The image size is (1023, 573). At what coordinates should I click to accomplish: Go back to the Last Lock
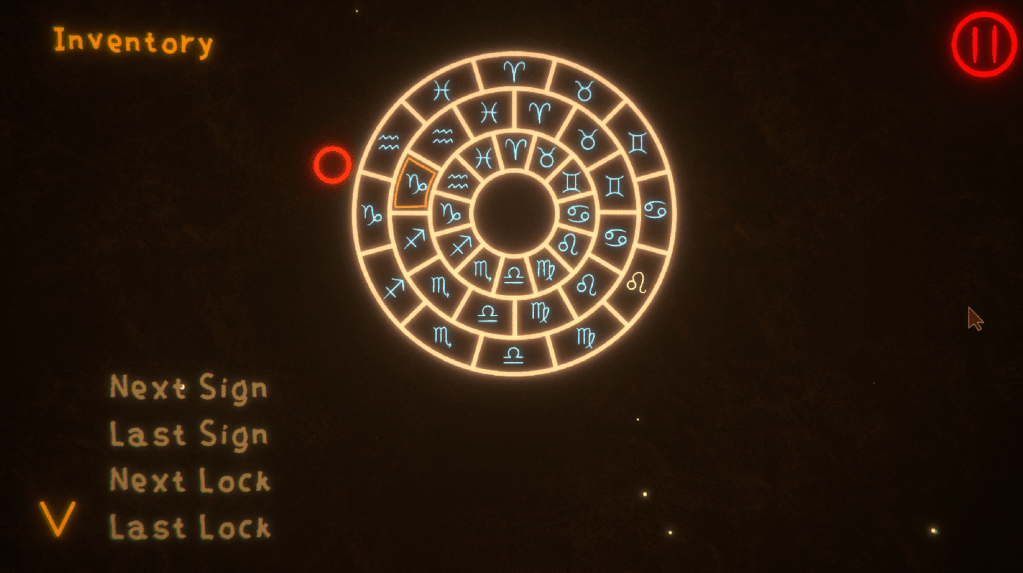coord(190,527)
